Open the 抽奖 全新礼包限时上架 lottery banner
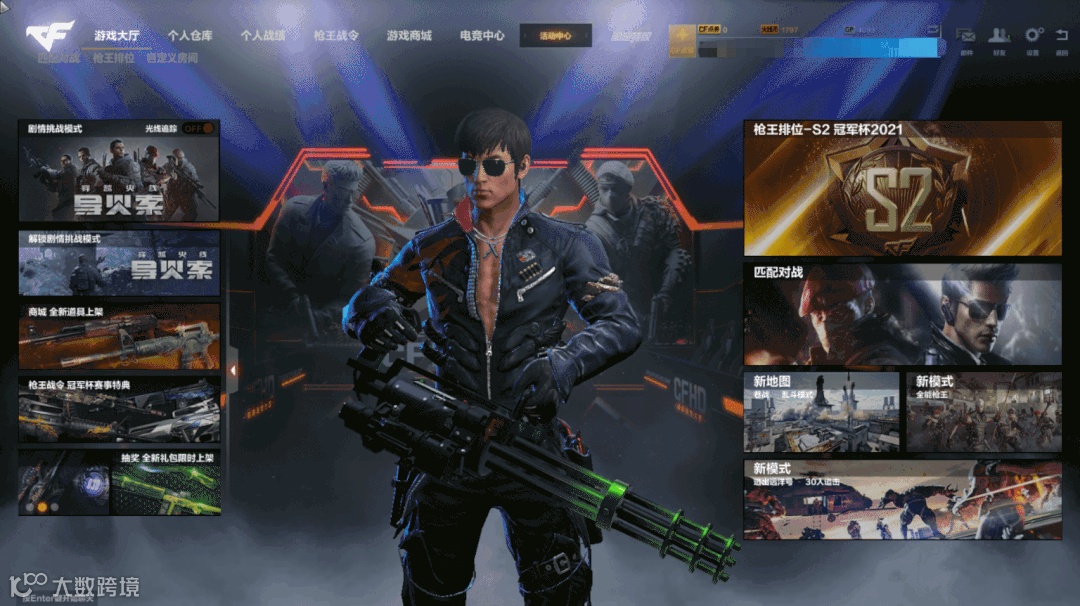The width and height of the screenshot is (1080, 606). tap(118, 482)
